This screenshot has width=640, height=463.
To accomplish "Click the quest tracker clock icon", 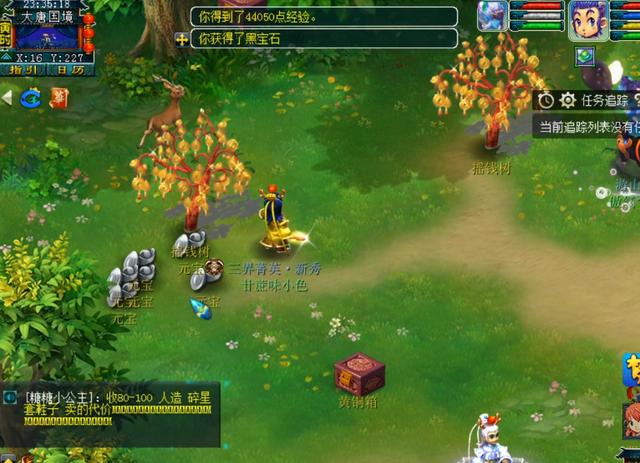I will (546, 100).
